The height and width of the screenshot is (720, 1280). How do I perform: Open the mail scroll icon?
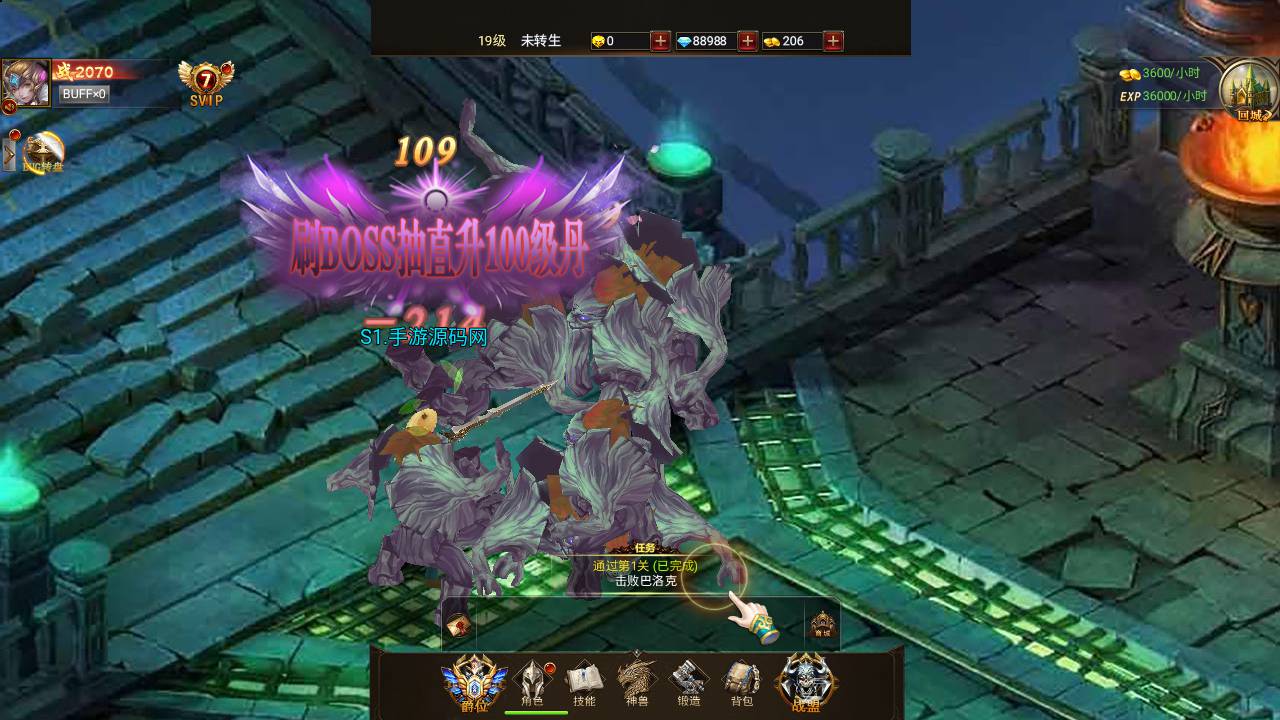459,626
